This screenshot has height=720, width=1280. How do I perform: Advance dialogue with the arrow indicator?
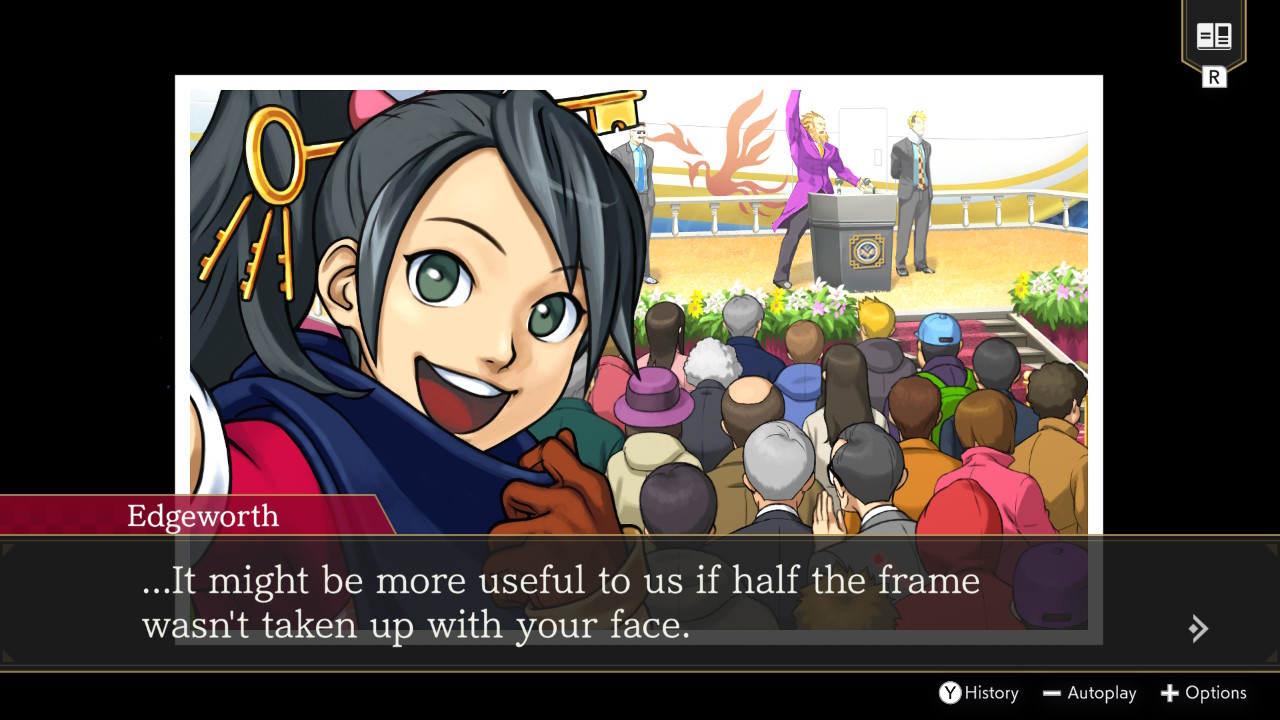(x=1198, y=628)
